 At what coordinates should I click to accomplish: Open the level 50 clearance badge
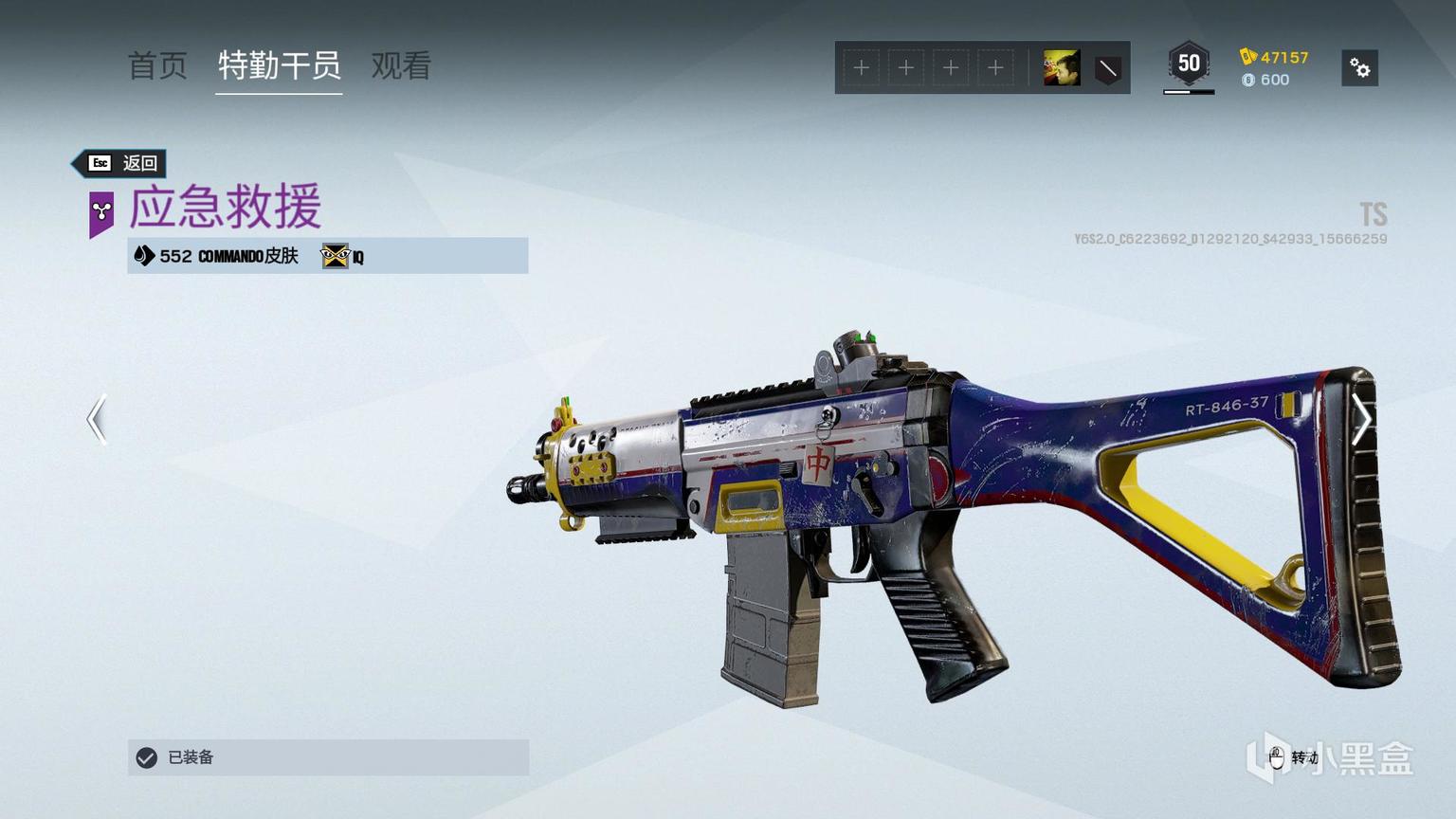pos(1189,64)
